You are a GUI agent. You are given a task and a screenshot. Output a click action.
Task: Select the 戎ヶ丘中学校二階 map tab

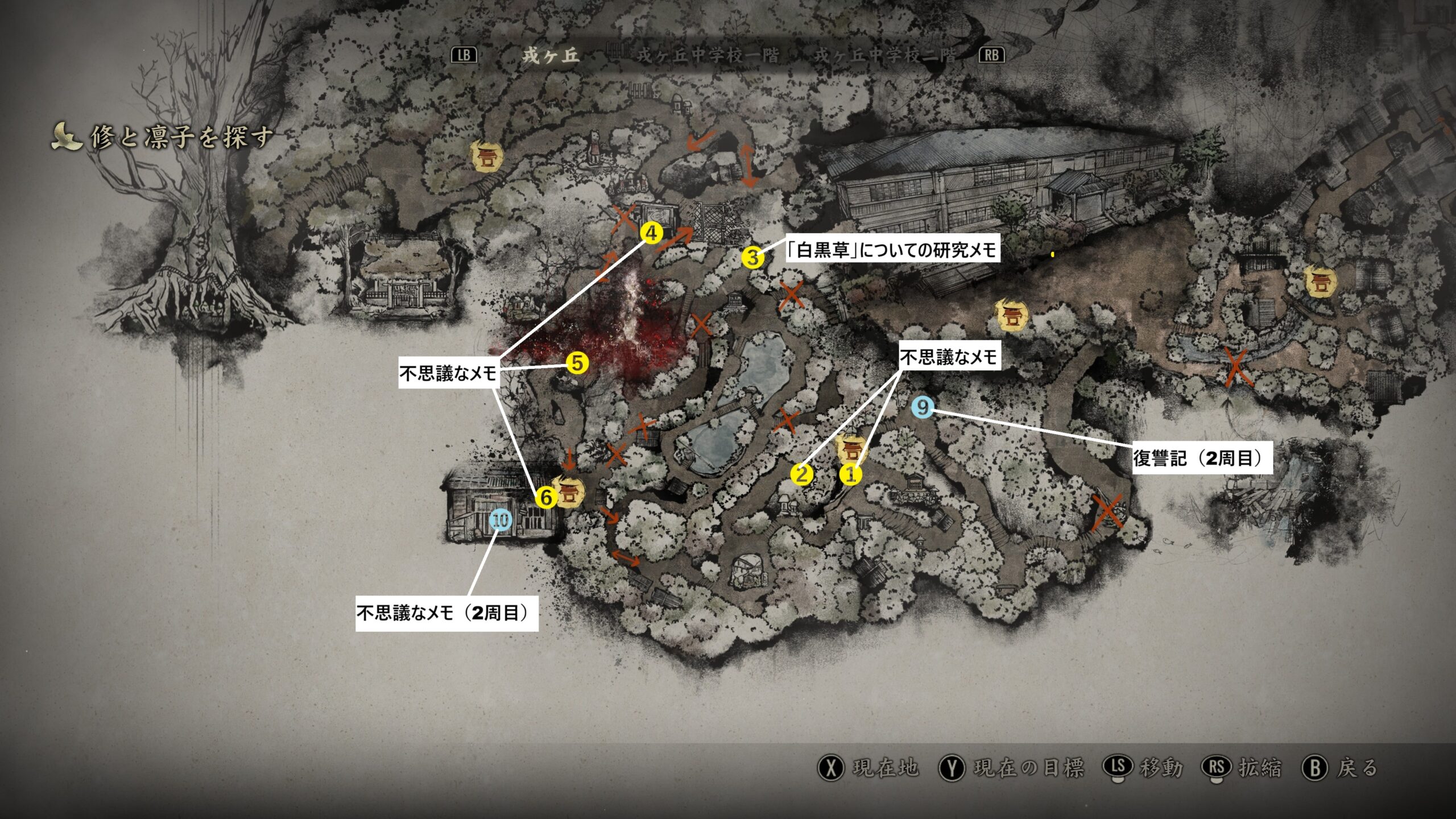(885, 55)
